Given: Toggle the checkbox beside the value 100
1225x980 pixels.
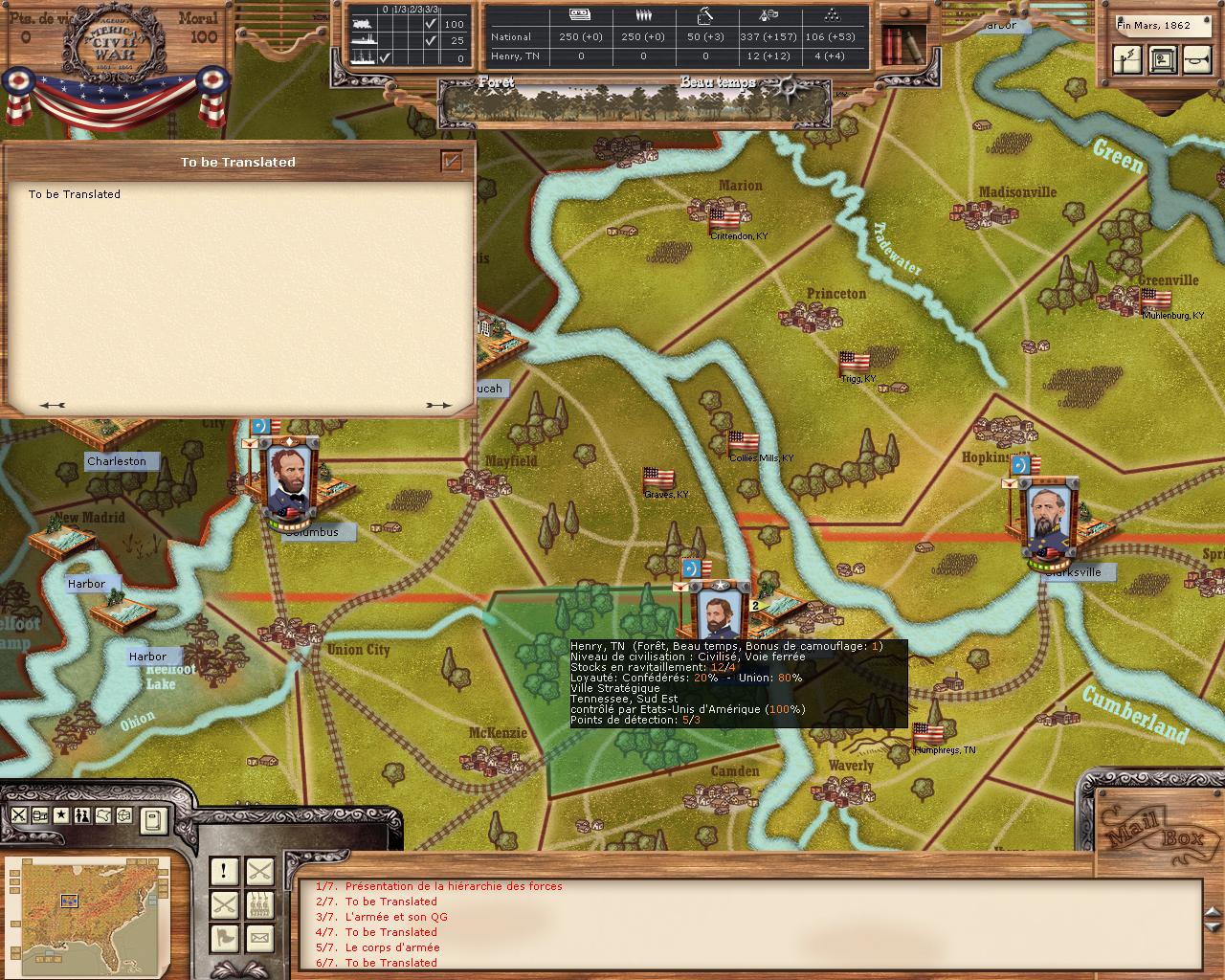Looking at the screenshot, I should click(433, 26).
